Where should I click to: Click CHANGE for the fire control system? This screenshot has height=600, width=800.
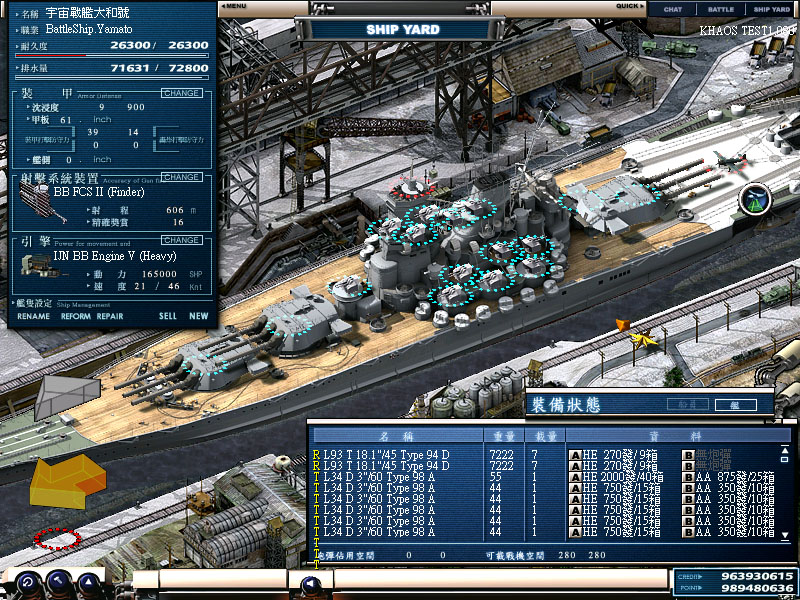point(181,177)
